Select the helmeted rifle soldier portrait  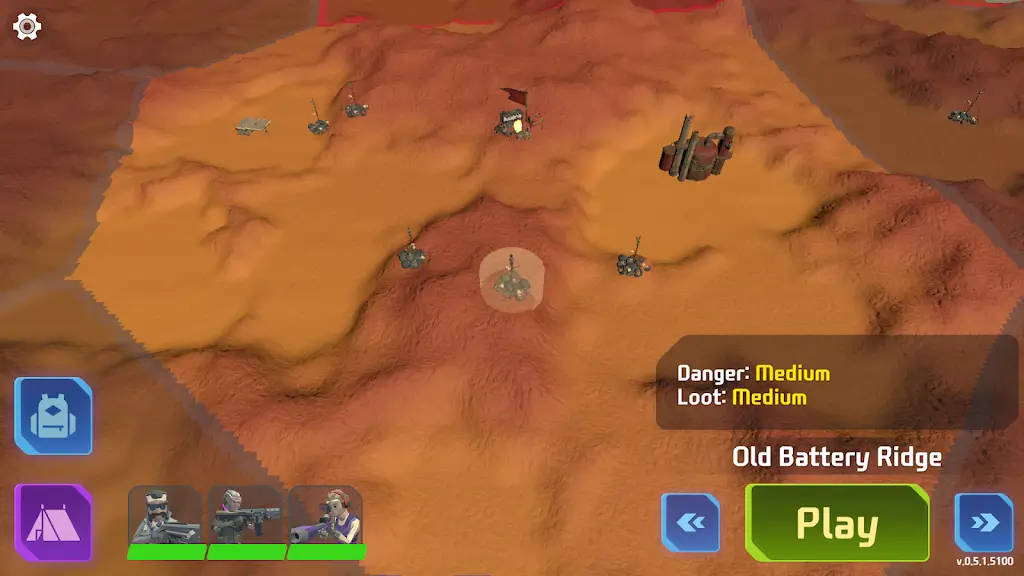tap(246, 516)
